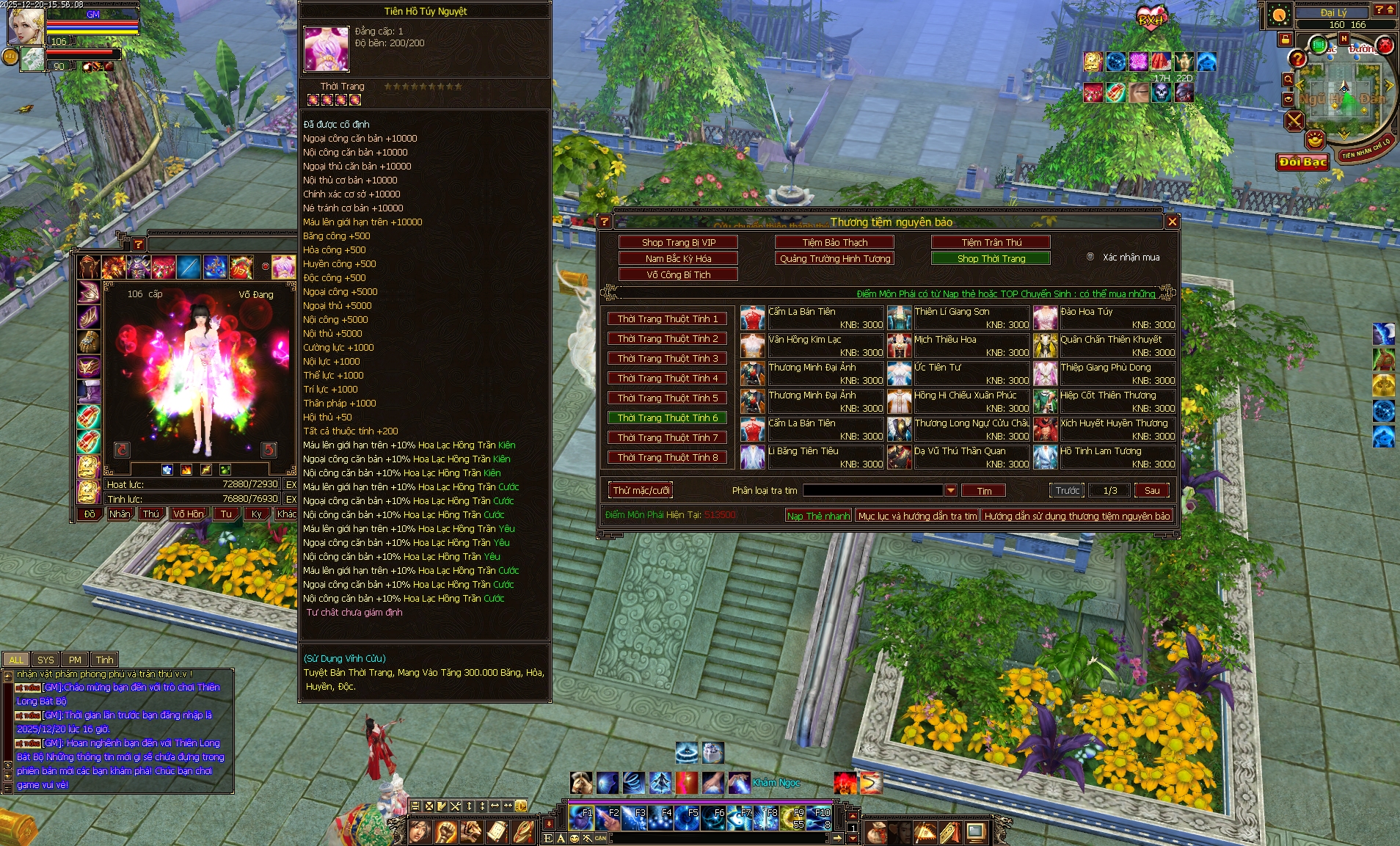The image size is (1400, 846).
Task: Open the Võ Hồn character tab
Action: pos(188,514)
